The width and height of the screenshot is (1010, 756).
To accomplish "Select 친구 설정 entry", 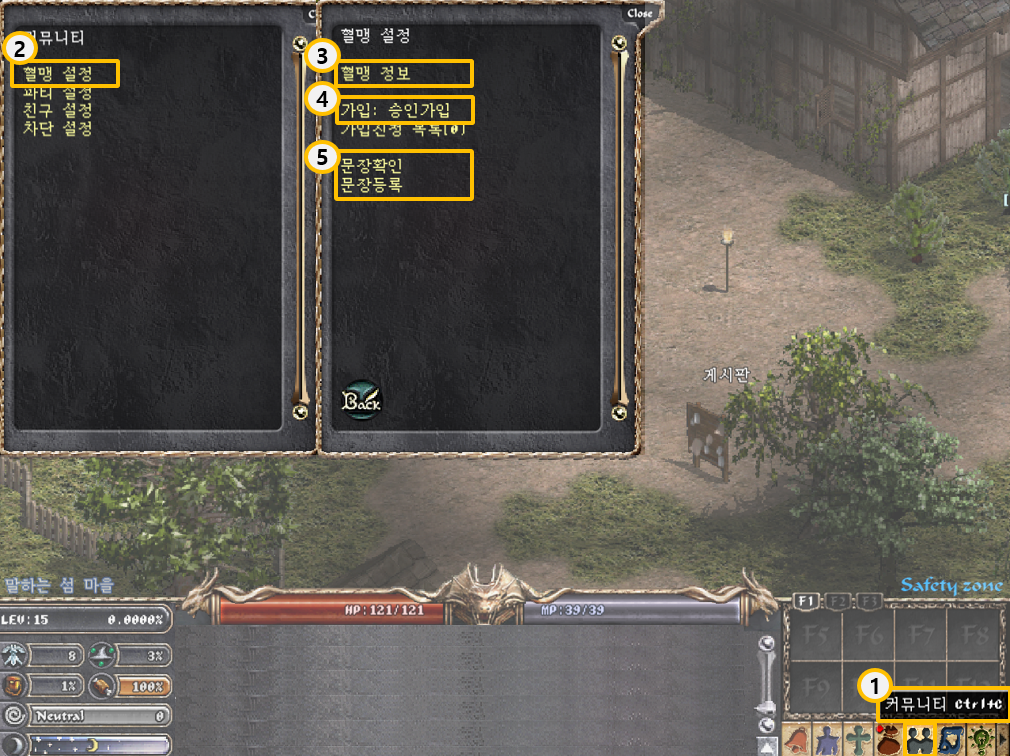I will coord(57,111).
